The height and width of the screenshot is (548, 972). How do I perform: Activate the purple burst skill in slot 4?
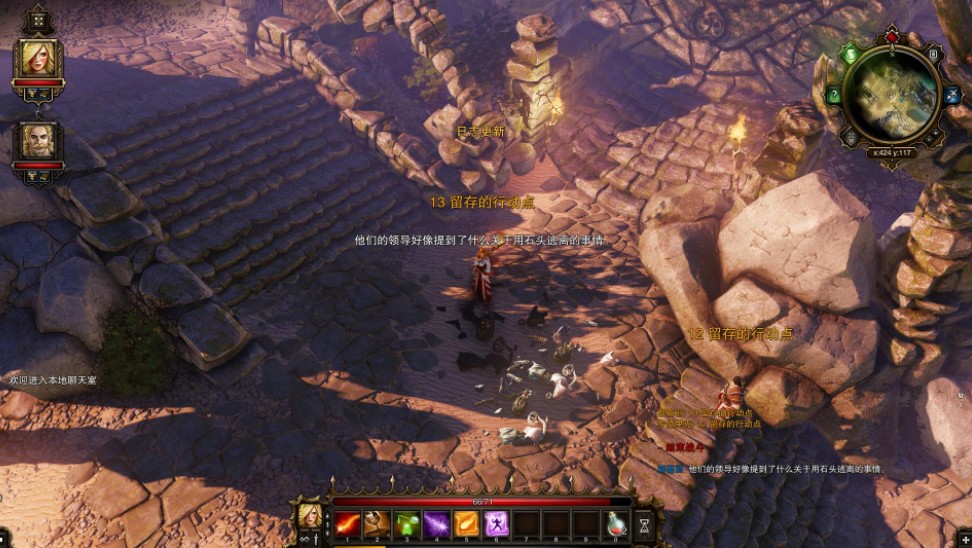point(437,522)
